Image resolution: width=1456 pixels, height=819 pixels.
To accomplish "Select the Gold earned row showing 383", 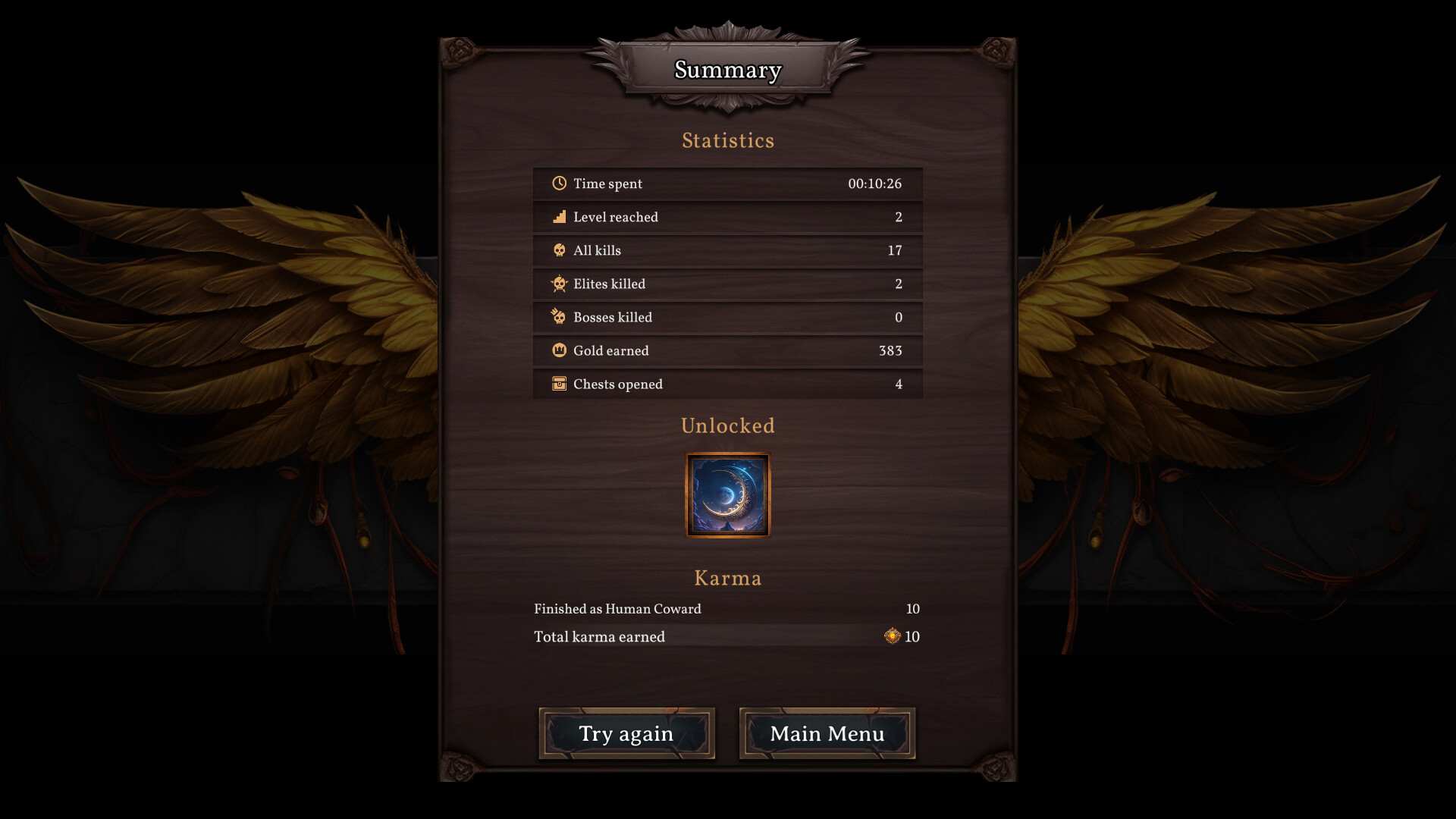I will click(727, 350).
